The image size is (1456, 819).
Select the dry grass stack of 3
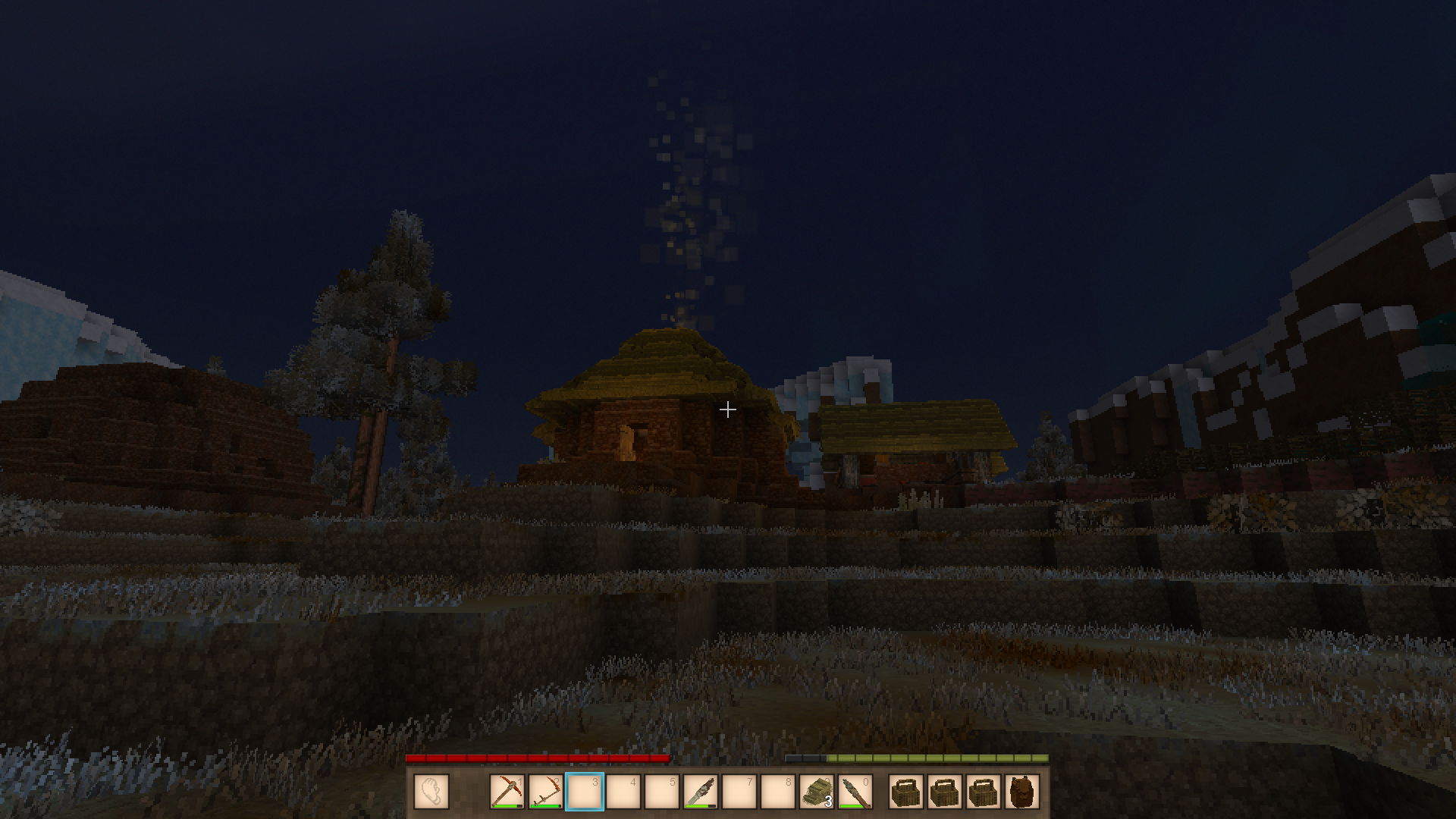pyautogui.click(x=817, y=792)
